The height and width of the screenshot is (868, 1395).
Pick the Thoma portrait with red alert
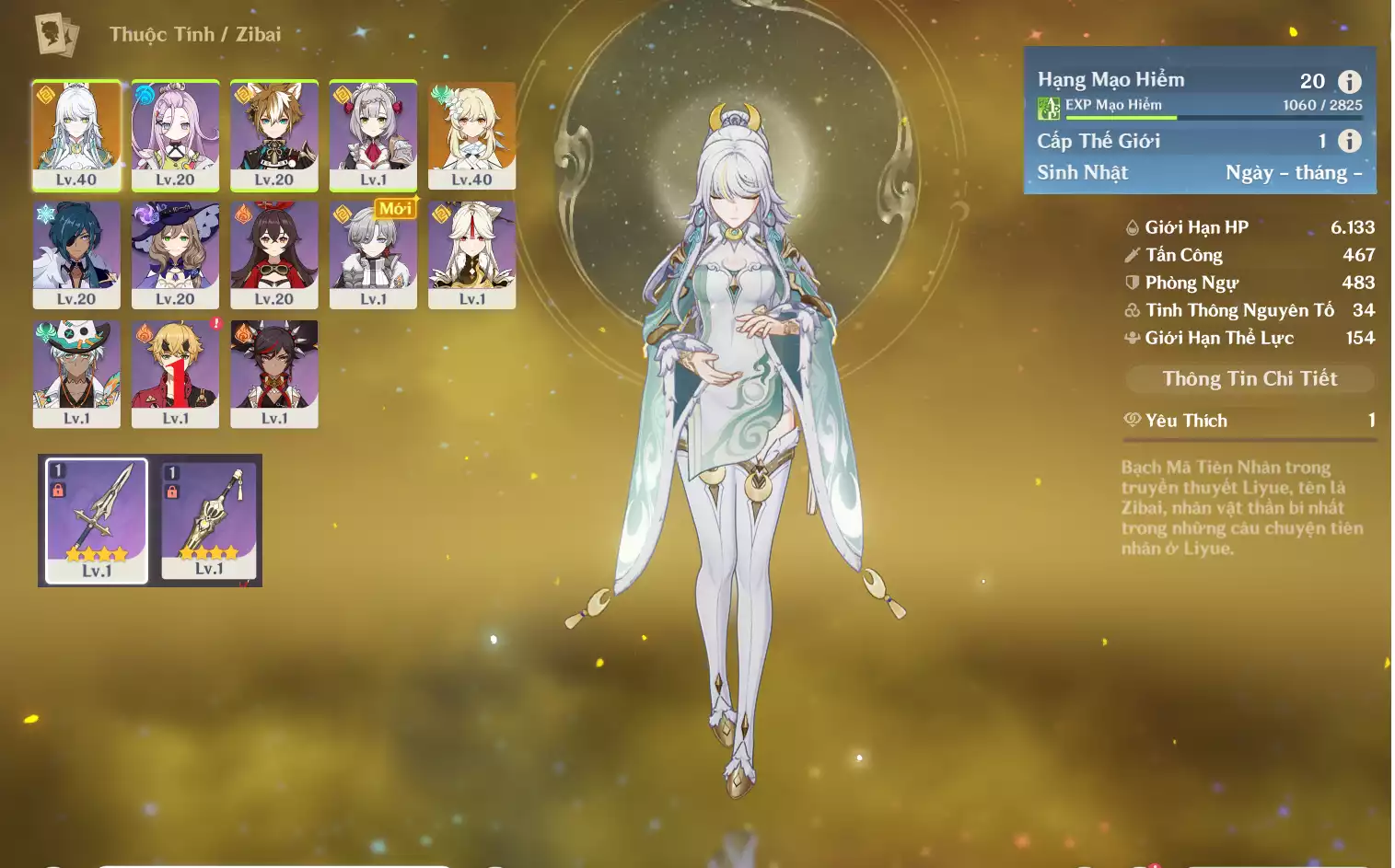coord(175,373)
